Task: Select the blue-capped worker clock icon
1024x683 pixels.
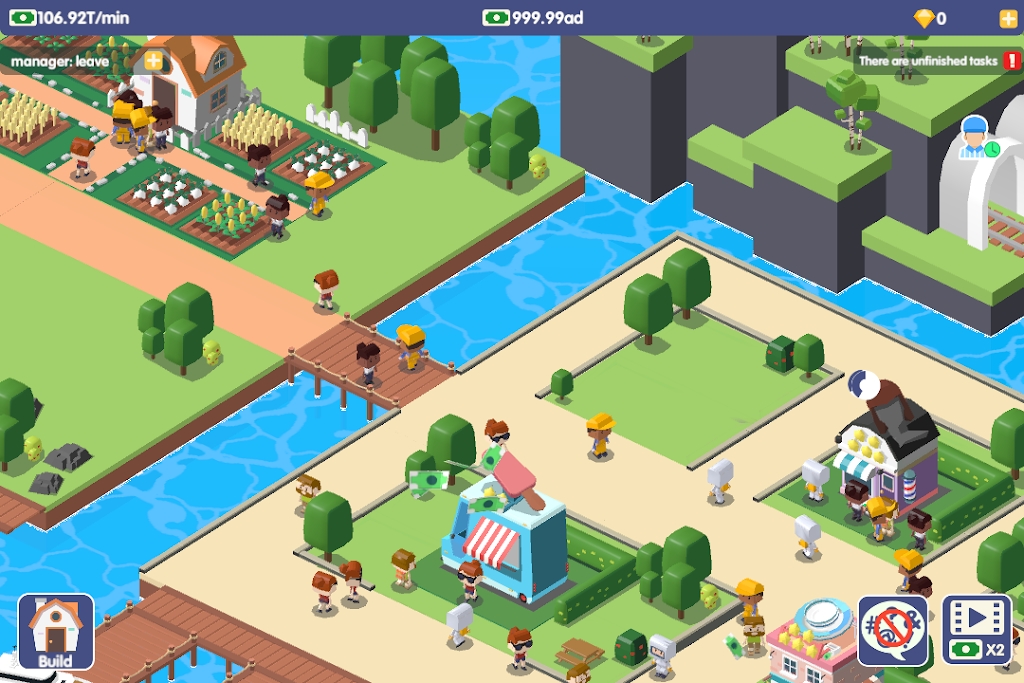Action: 977,139
